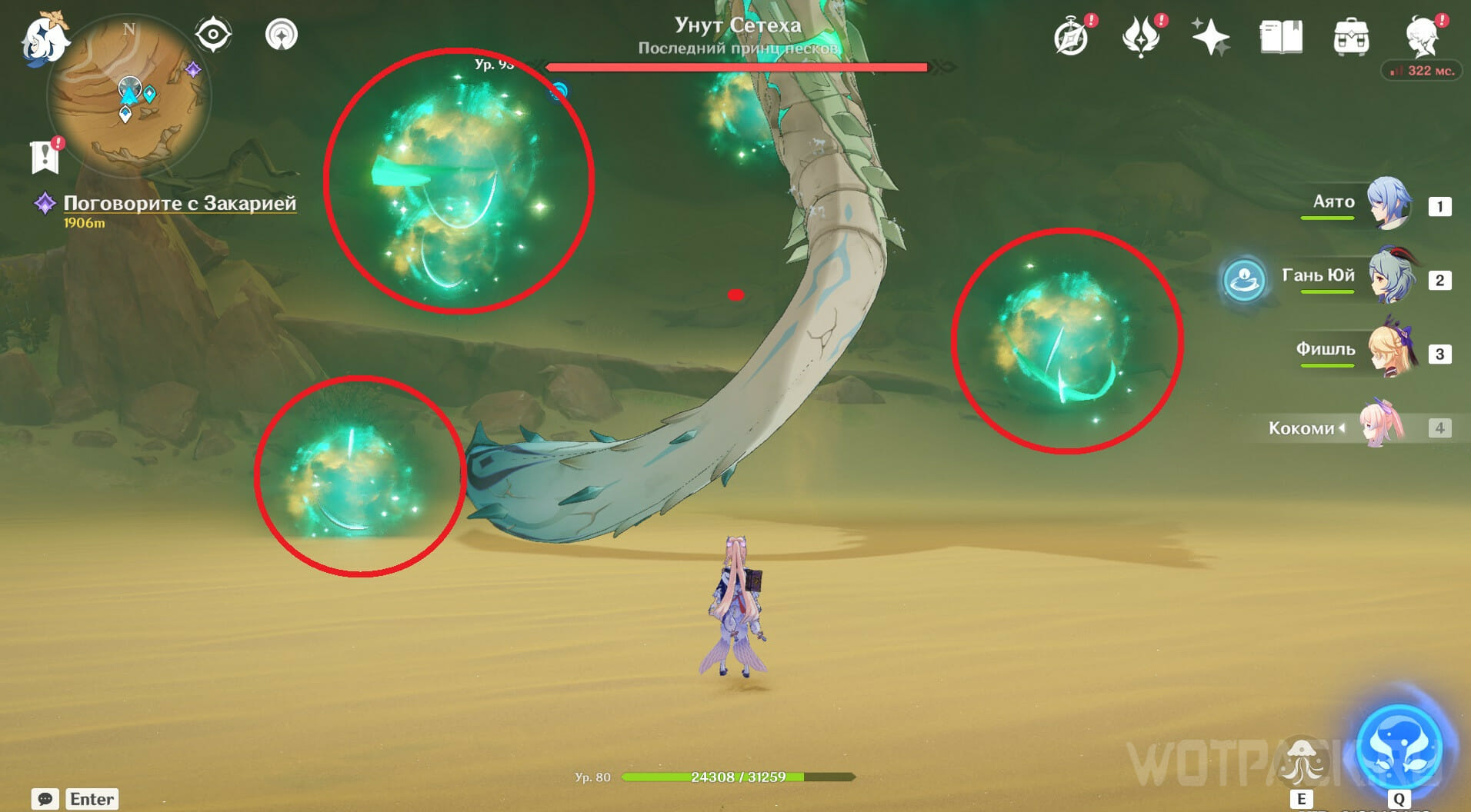
Task: Open the quest menu banner icon
Action: 45,155
